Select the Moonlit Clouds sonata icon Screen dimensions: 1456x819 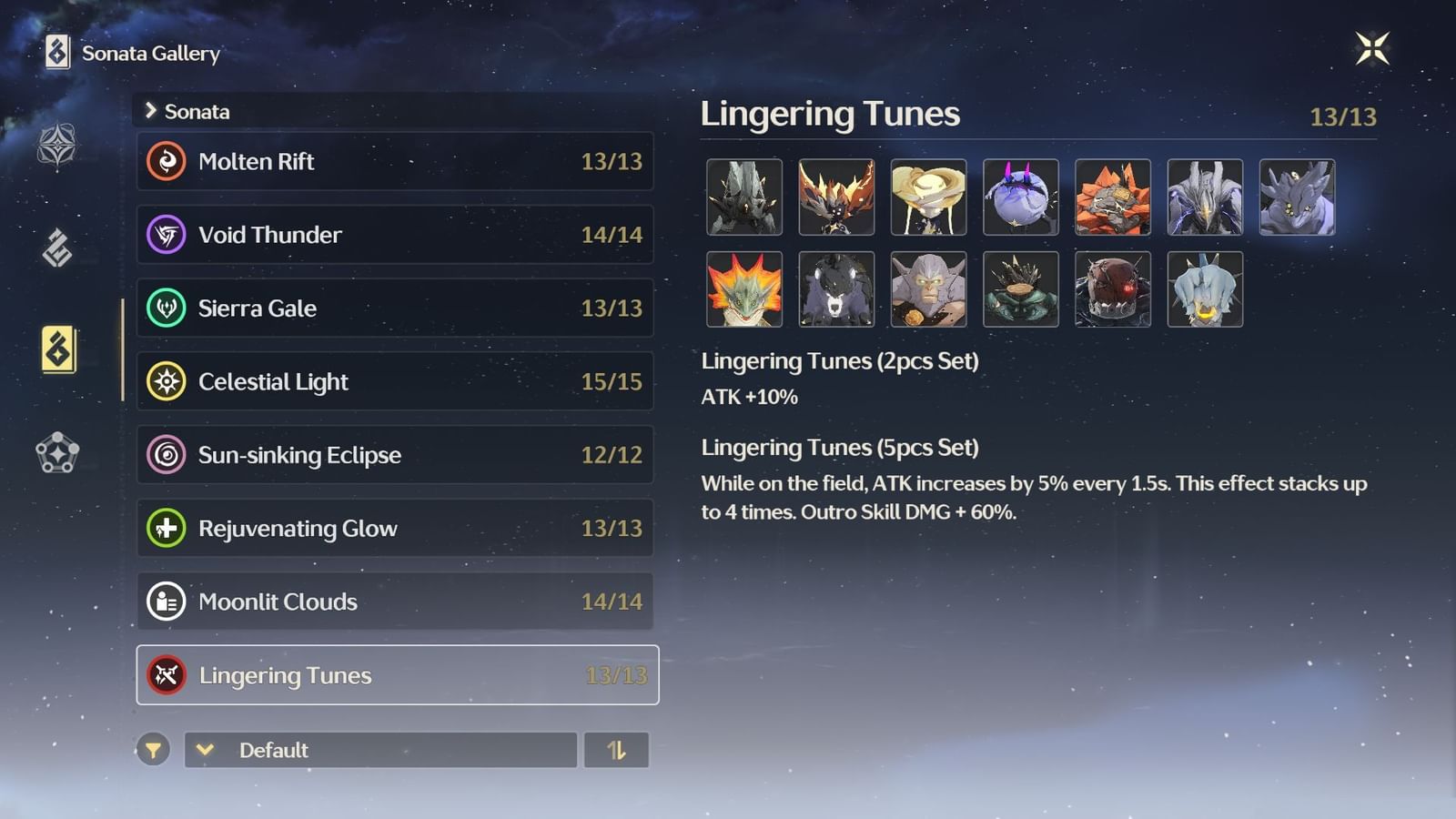tap(167, 602)
